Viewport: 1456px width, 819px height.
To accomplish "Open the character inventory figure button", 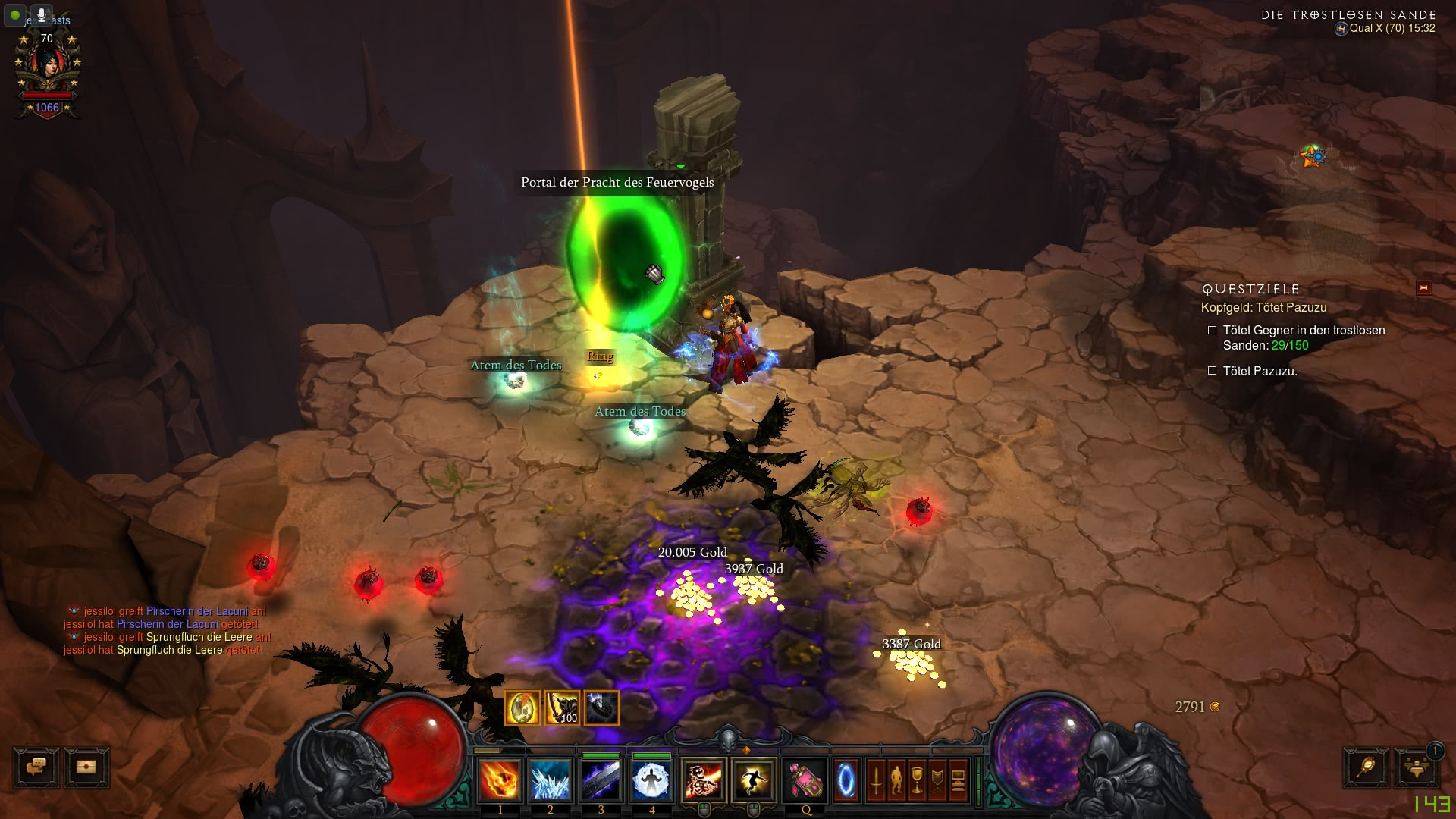I will [x=896, y=780].
